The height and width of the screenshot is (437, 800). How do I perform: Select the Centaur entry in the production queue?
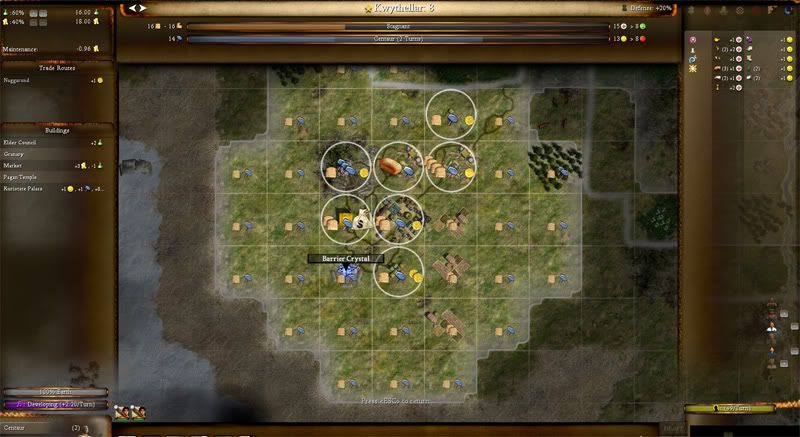(40, 427)
